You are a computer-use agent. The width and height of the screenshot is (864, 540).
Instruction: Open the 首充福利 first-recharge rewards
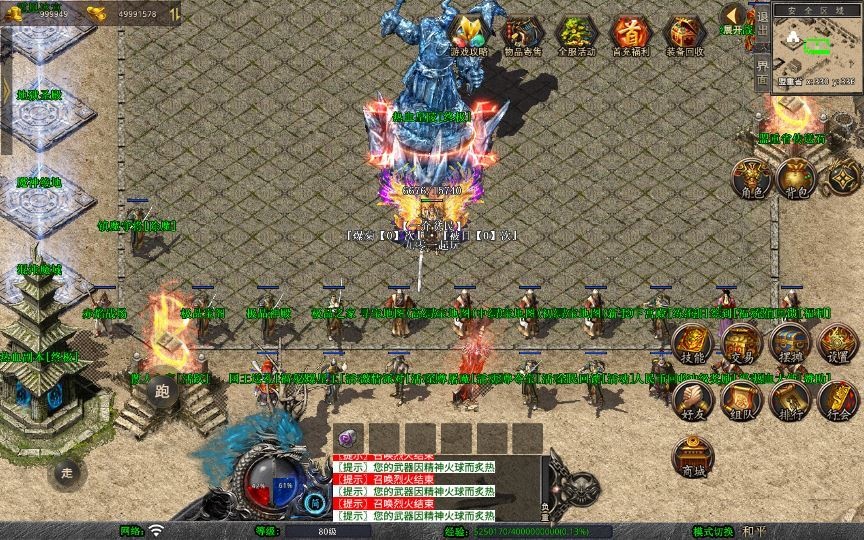630,34
